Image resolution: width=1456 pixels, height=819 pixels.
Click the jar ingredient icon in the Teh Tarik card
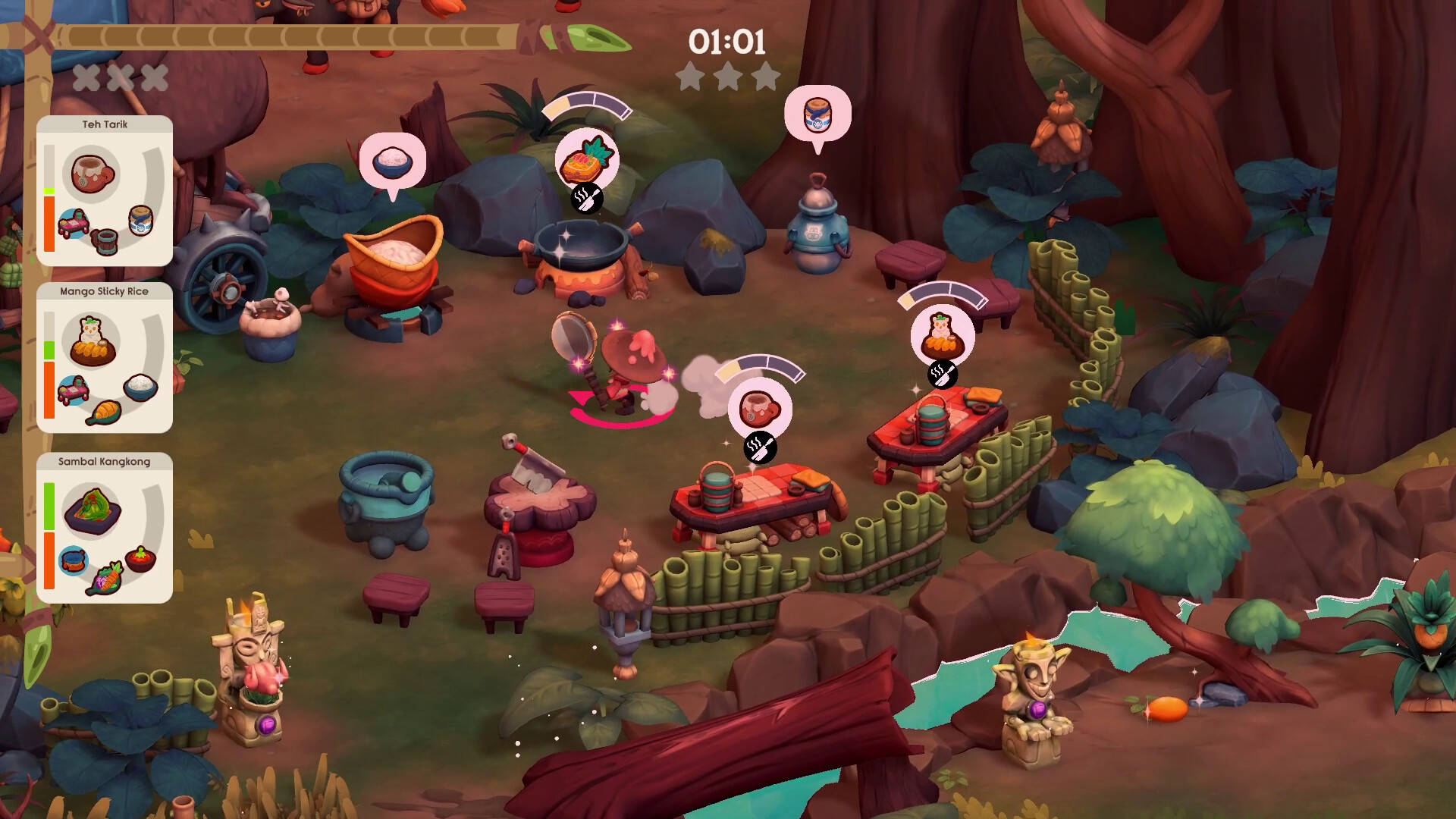140,220
